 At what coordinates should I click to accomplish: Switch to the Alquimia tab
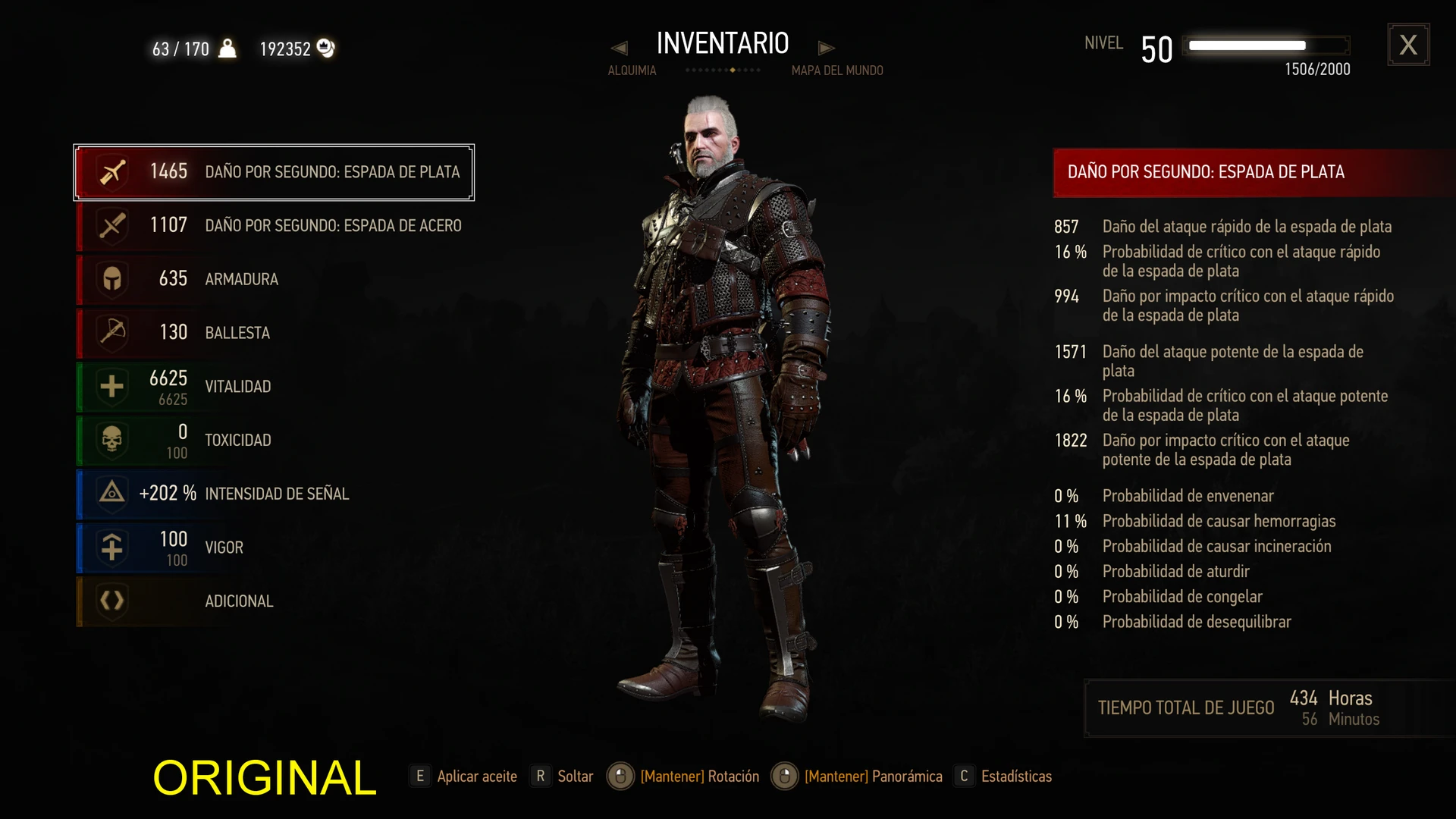(x=632, y=71)
